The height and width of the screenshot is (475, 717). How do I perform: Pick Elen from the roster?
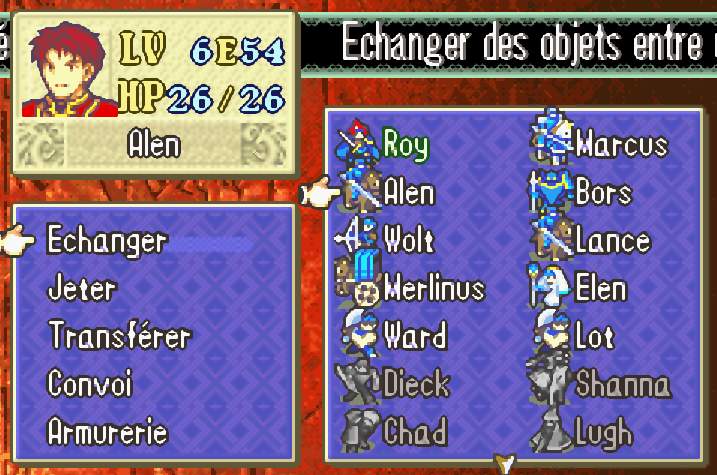600,289
